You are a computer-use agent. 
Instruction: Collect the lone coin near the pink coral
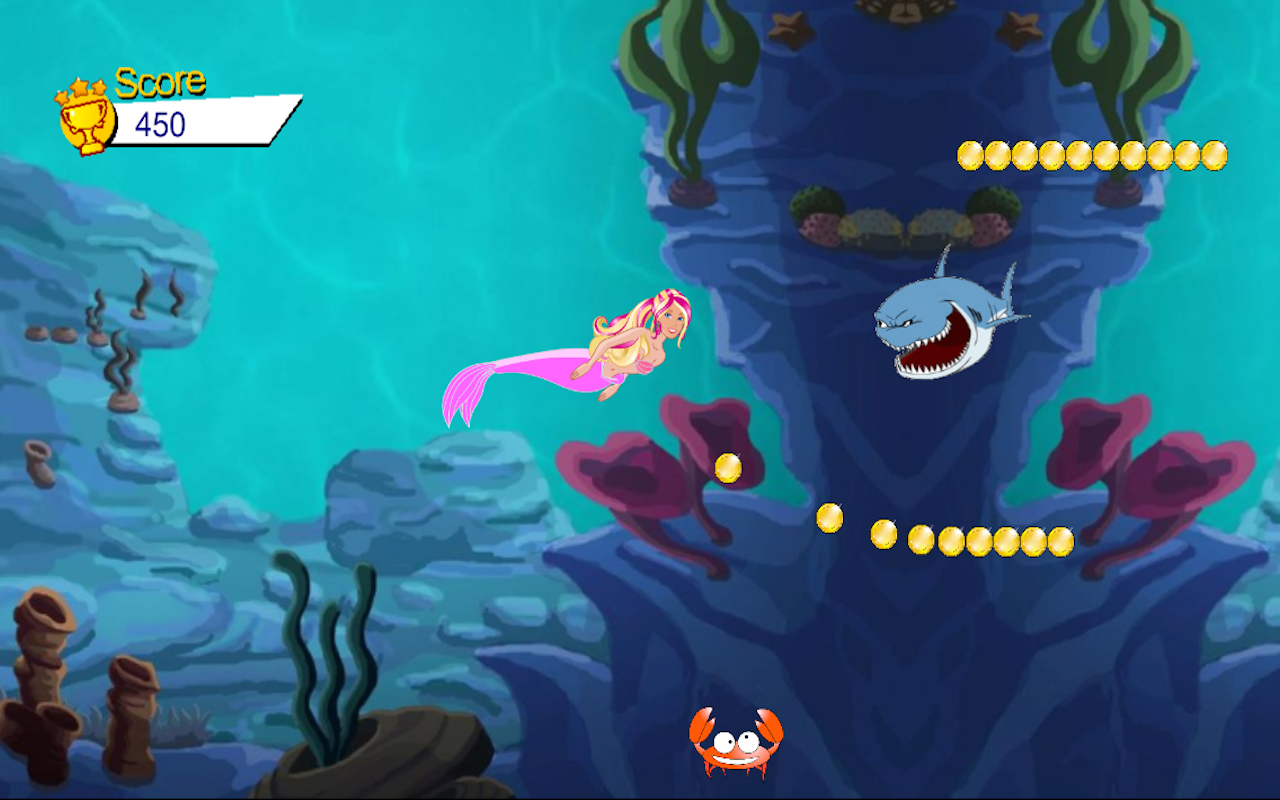click(x=726, y=466)
